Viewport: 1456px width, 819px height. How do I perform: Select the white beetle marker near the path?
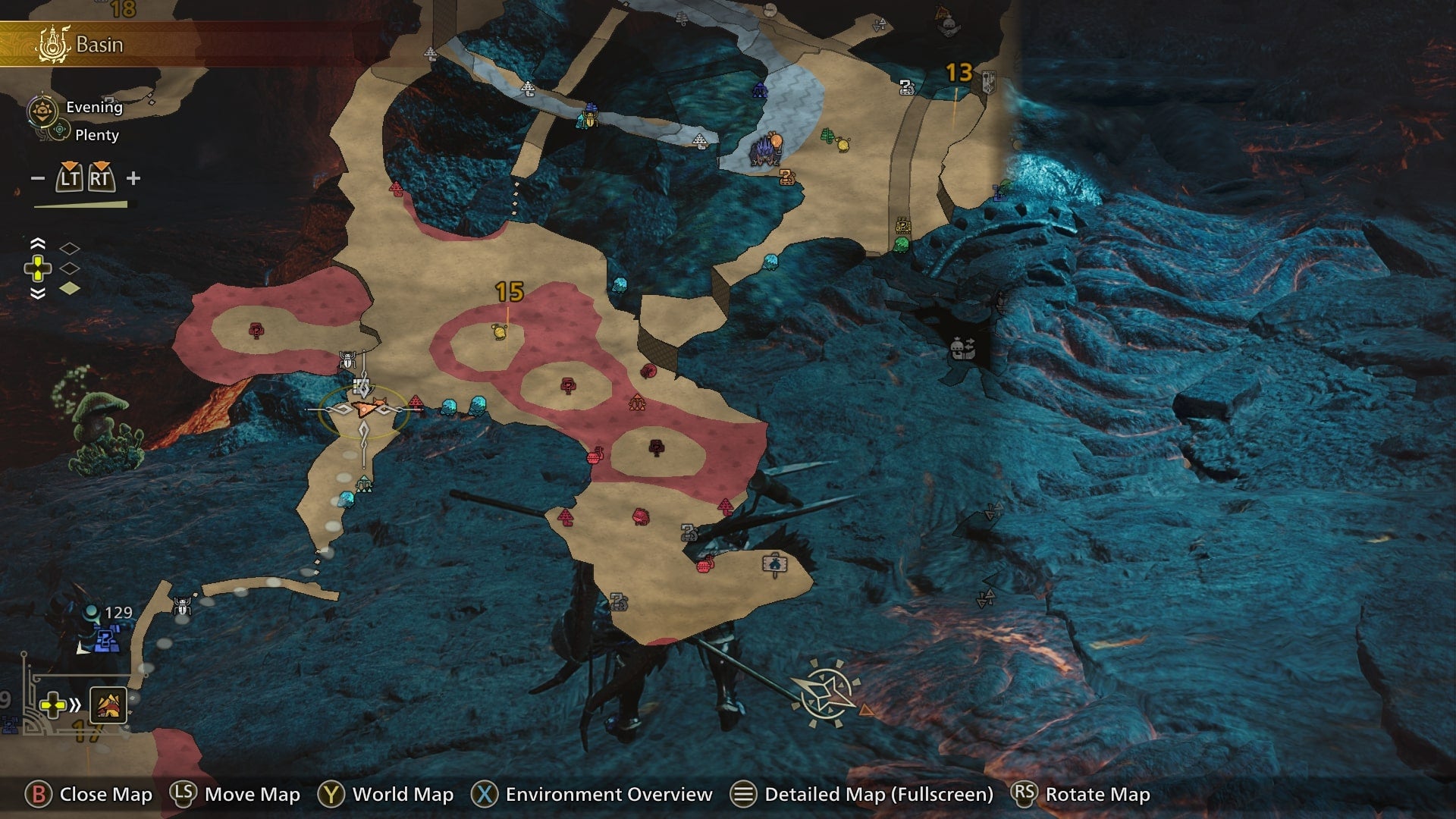(182, 605)
